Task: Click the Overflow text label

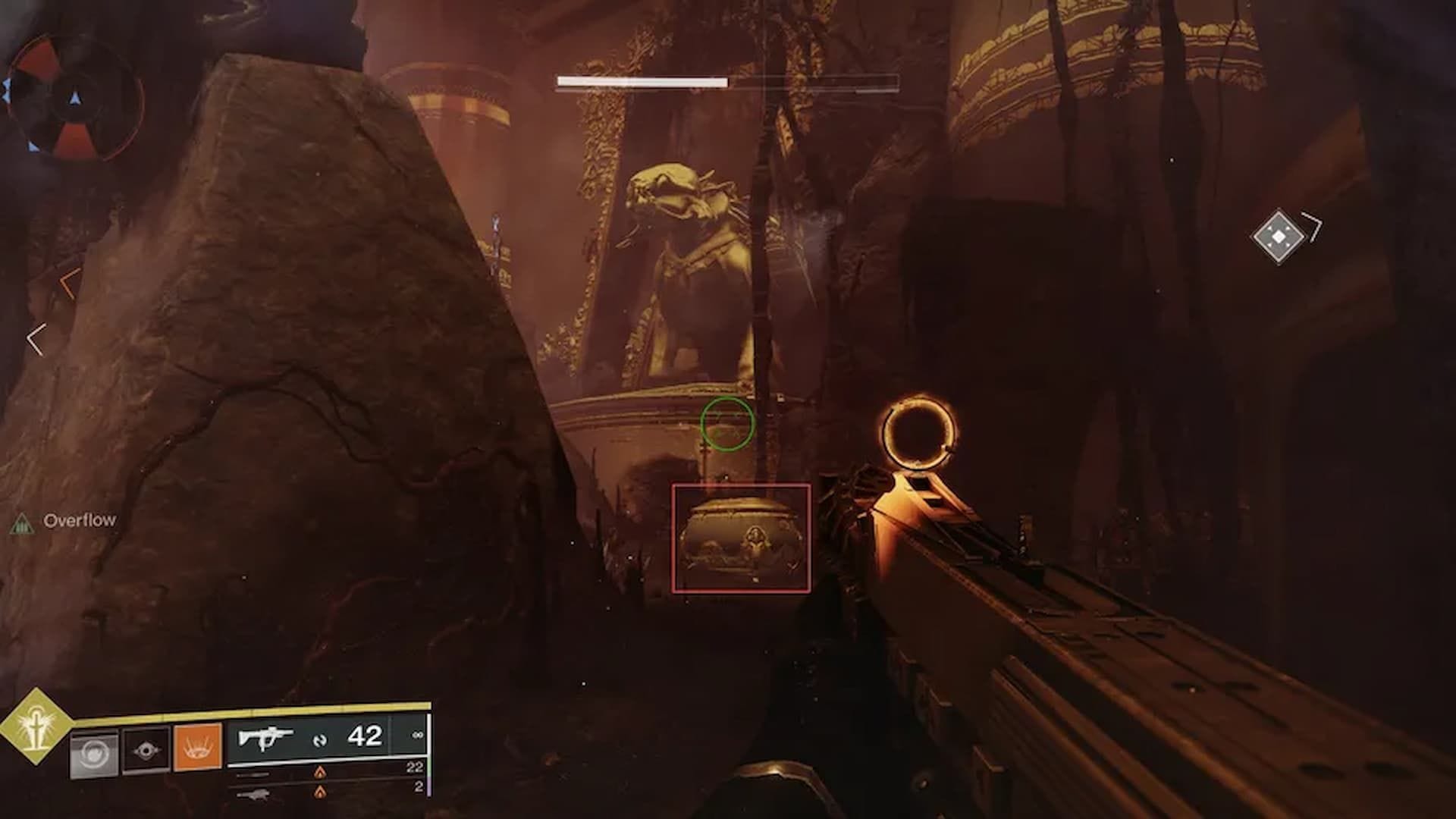Action: pos(80,521)
